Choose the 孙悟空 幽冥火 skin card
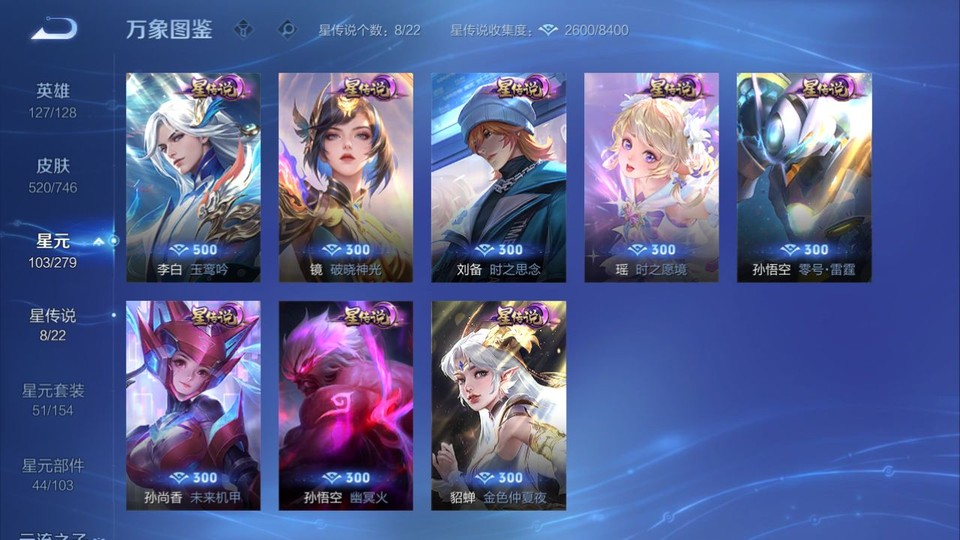 point(346,405)
